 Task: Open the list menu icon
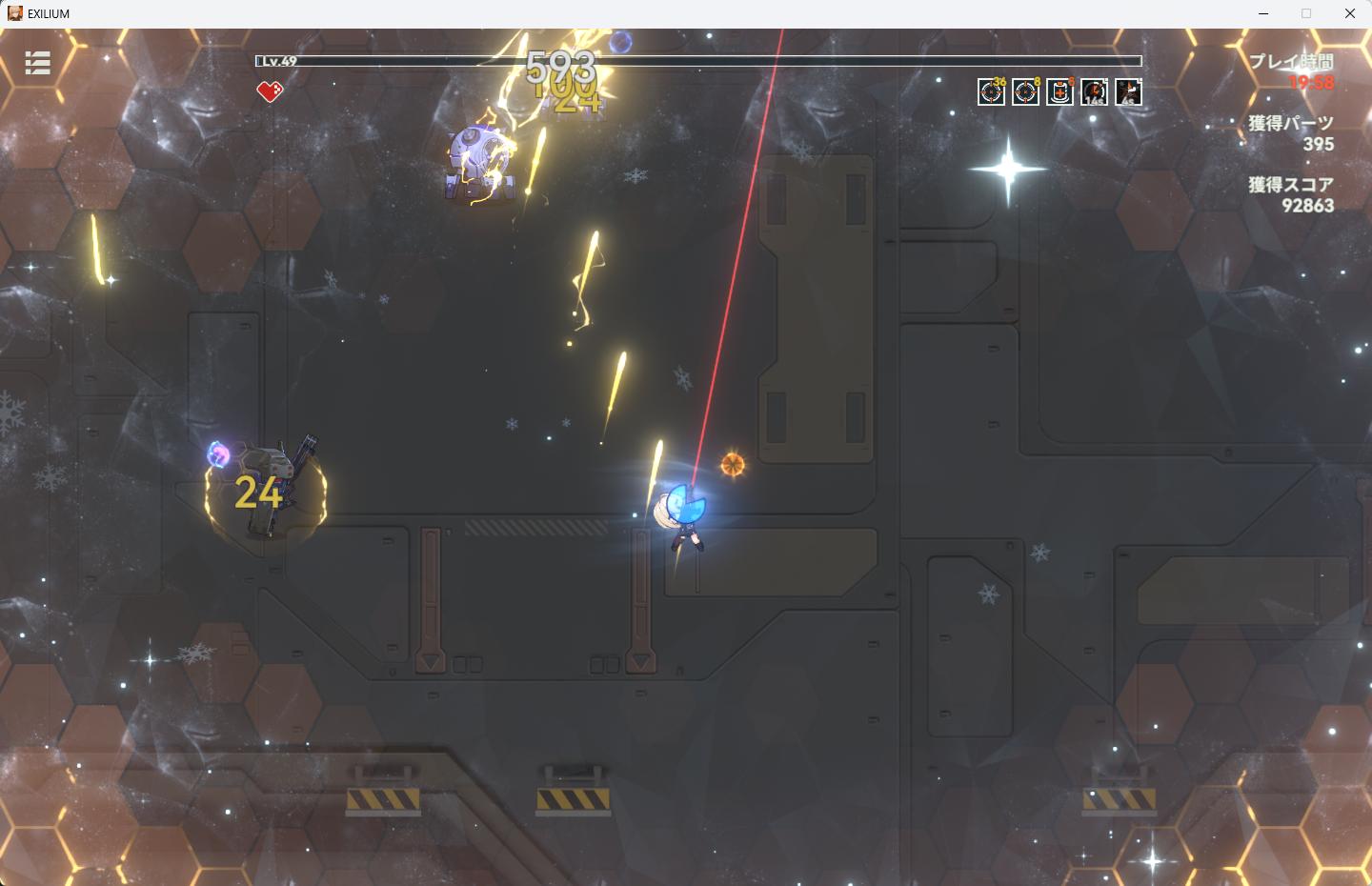tap(37, 63)
